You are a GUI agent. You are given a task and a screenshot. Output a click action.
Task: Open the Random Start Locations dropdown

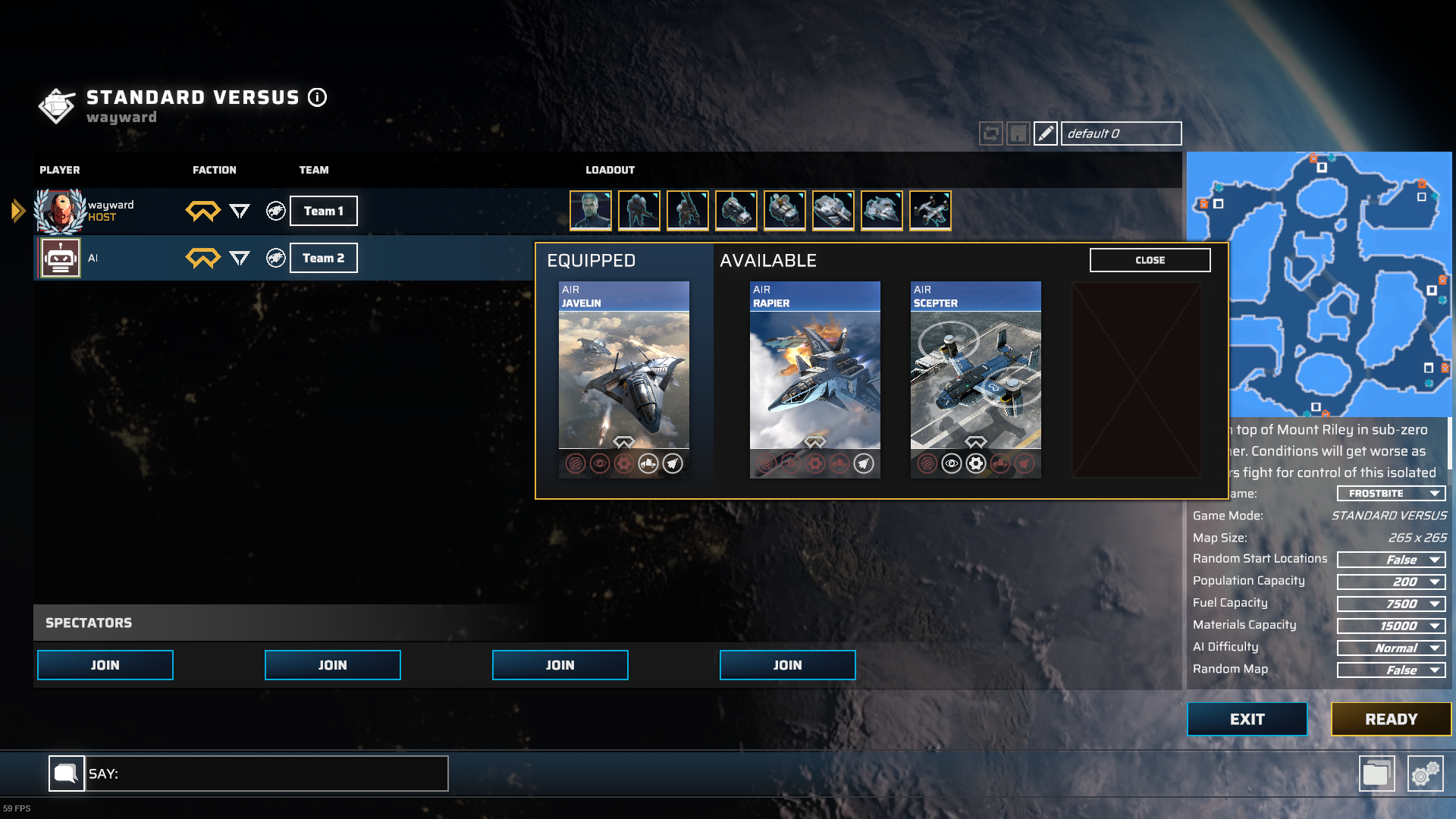pyautogui.click(x=1391, y=560)
